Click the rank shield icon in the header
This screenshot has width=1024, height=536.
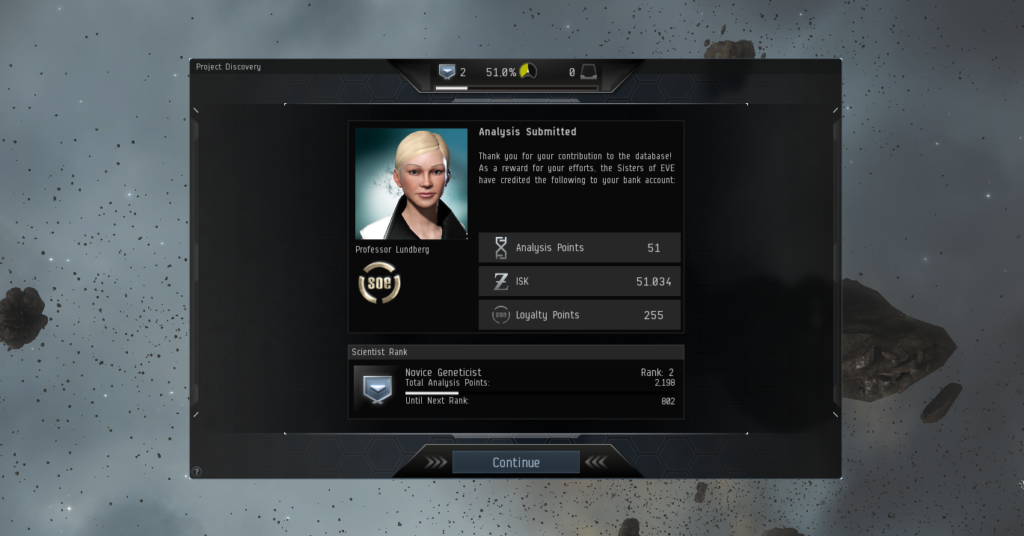(x=447, y=72)
